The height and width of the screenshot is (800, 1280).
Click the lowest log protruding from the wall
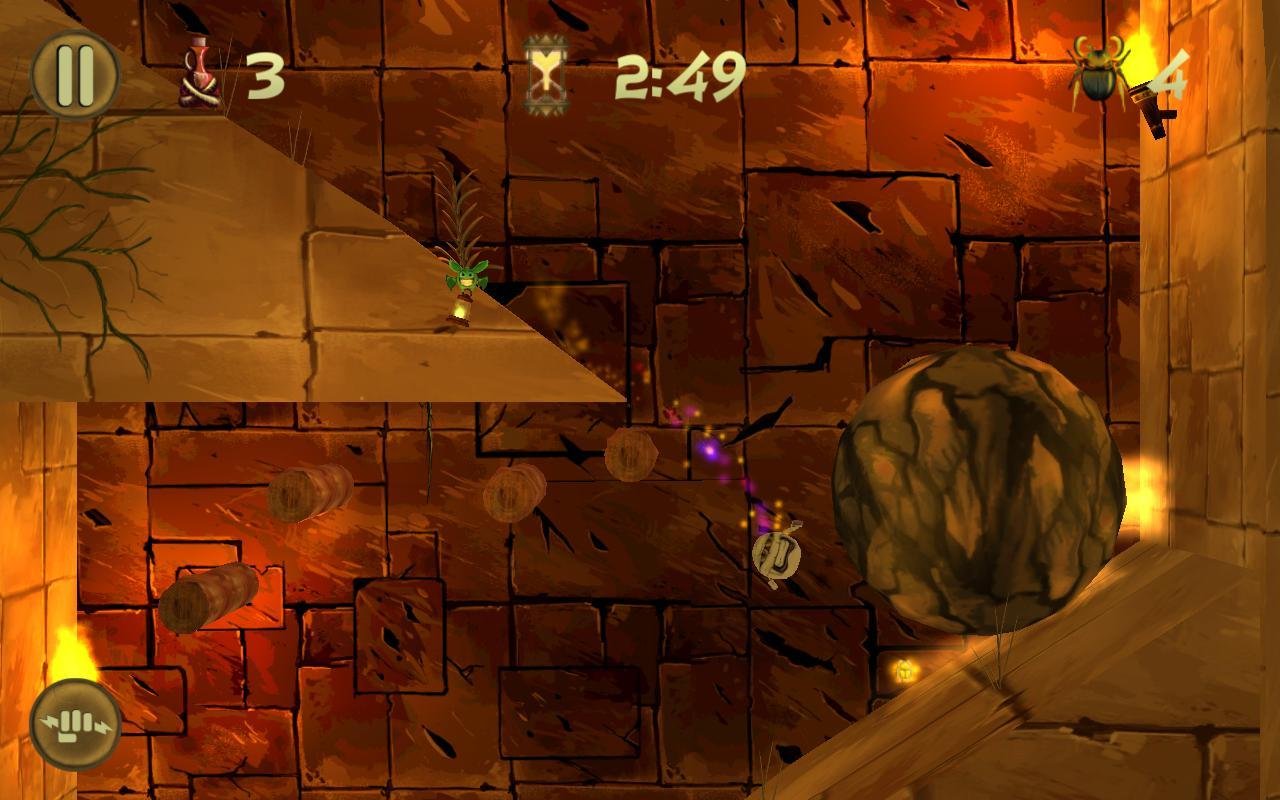[x=210, y=598]
